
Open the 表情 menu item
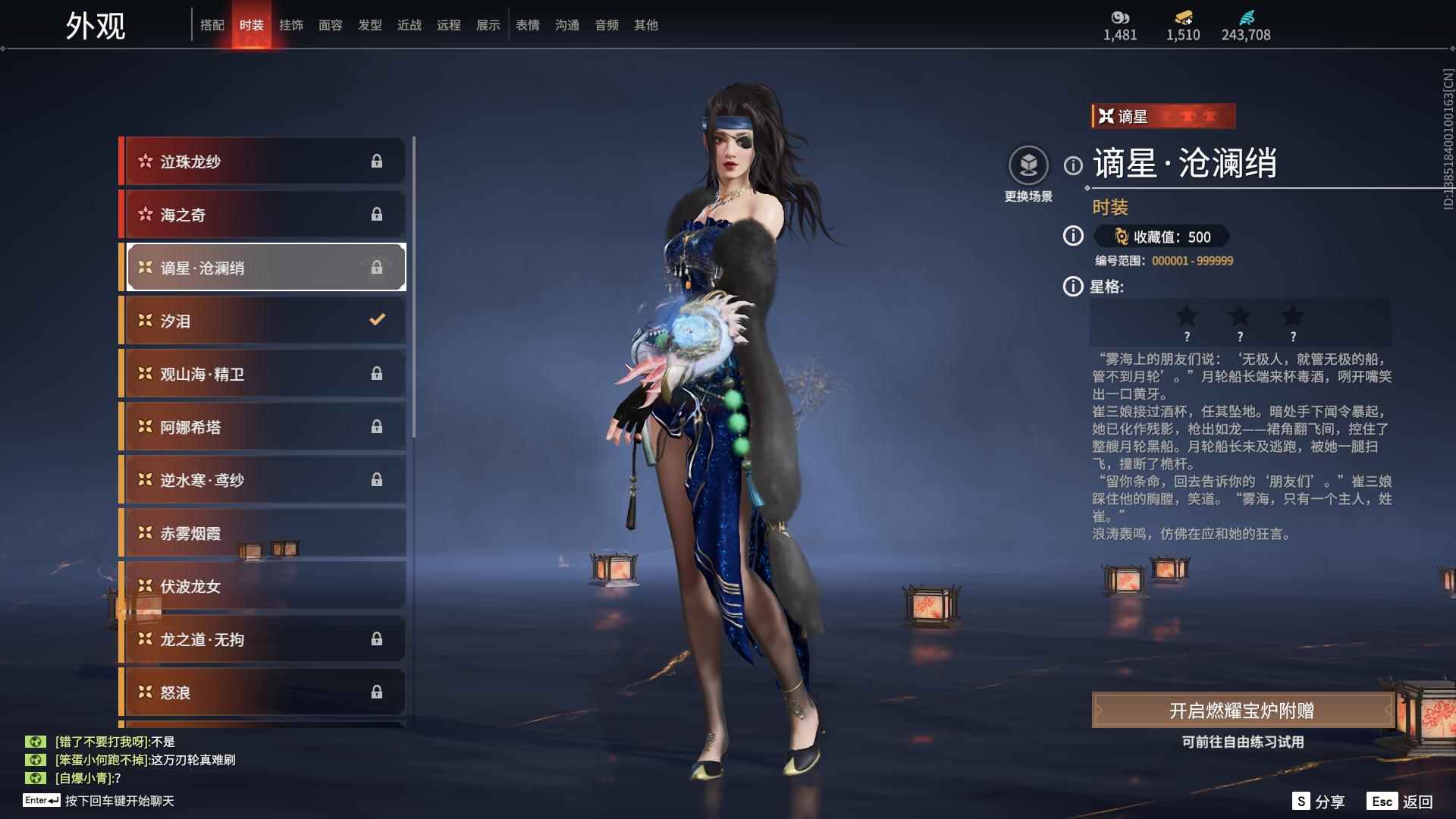(x=527, y=25)
